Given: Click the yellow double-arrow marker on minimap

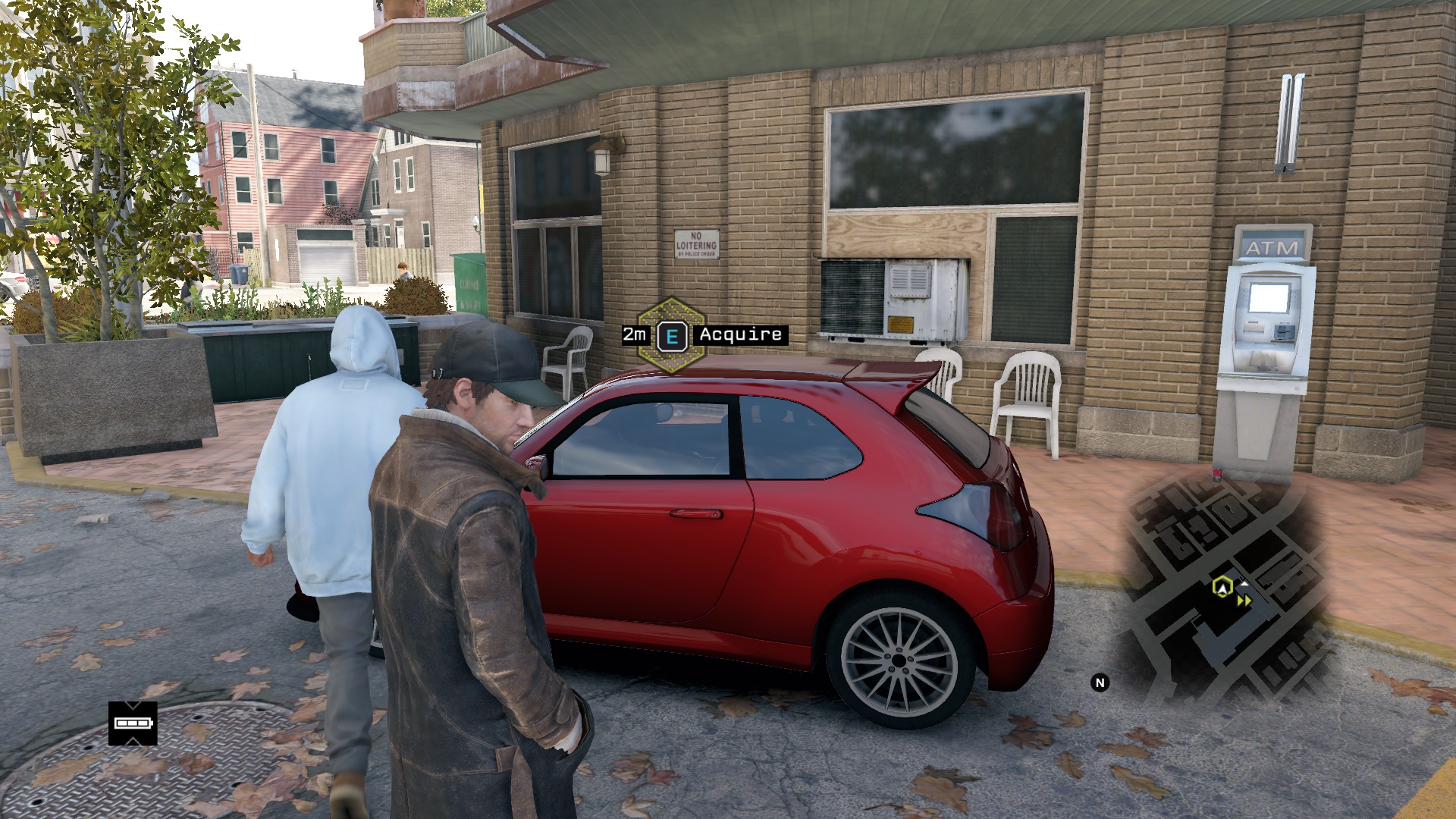Looking at the screenshot, I should (1244, 601).
